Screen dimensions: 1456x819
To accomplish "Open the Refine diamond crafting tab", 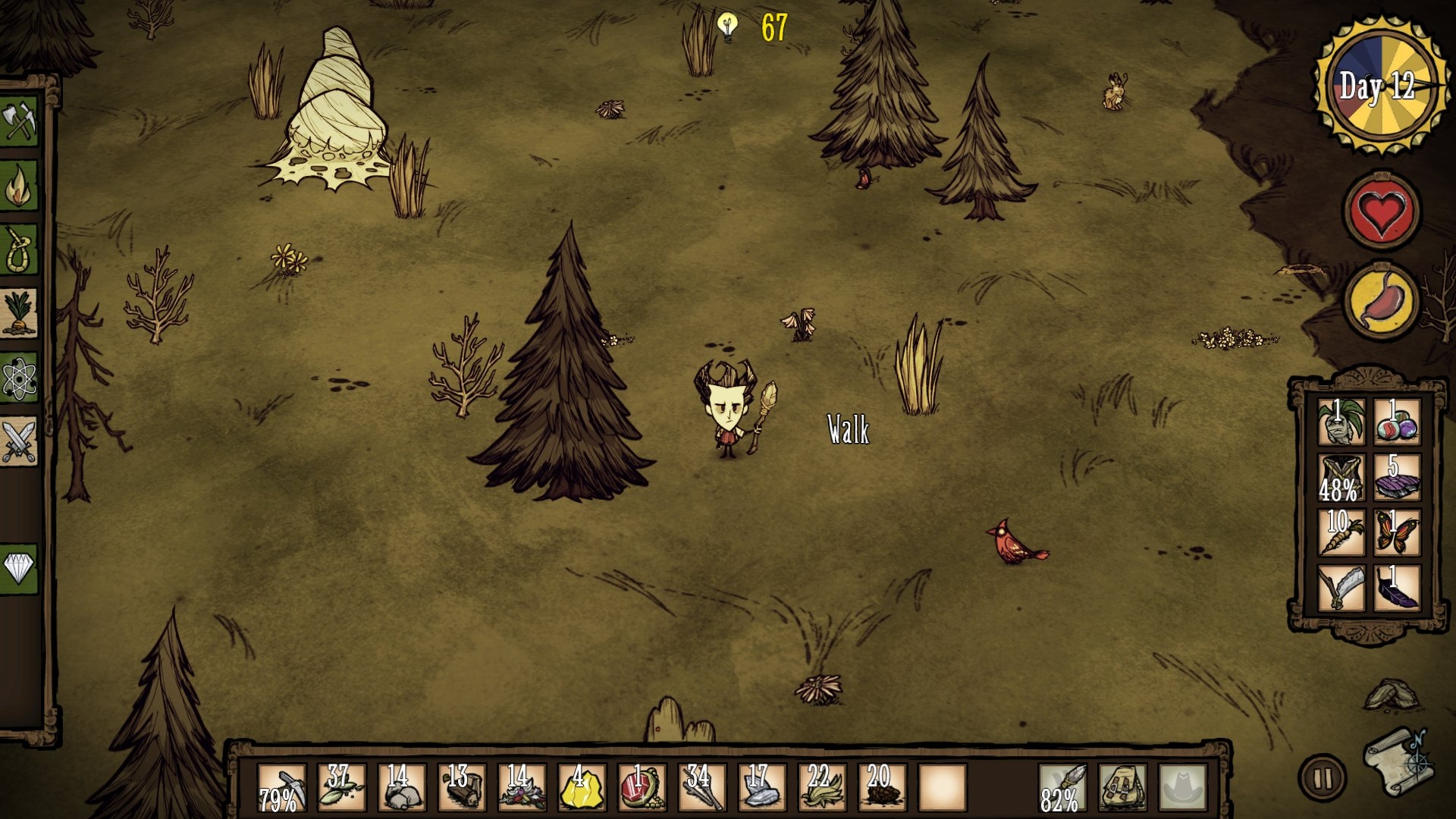I will tap(20, 568).
